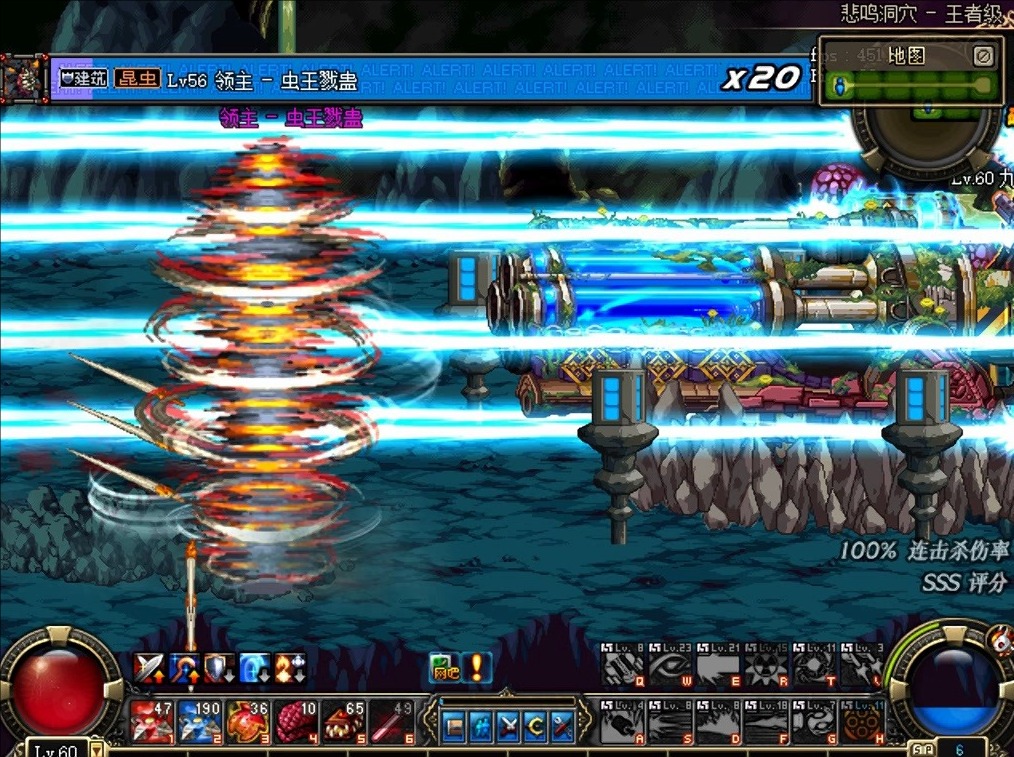Click the boss portrait beside the HP bar
The width and height of the screenshot is (1014, 757).
pos(22,80)
